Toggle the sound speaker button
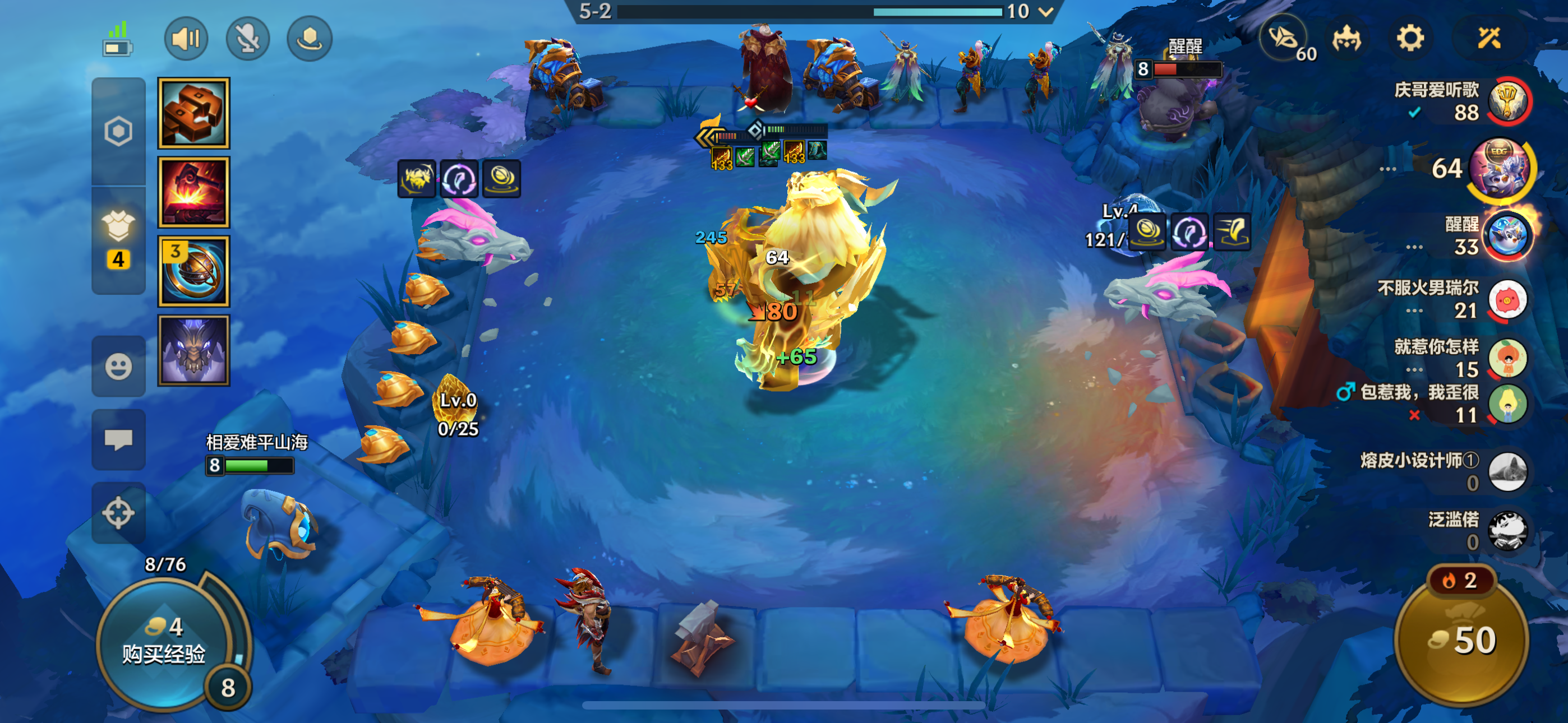Image resolution: width=1568 pixels, height=723 pixels. click(186, 39)
